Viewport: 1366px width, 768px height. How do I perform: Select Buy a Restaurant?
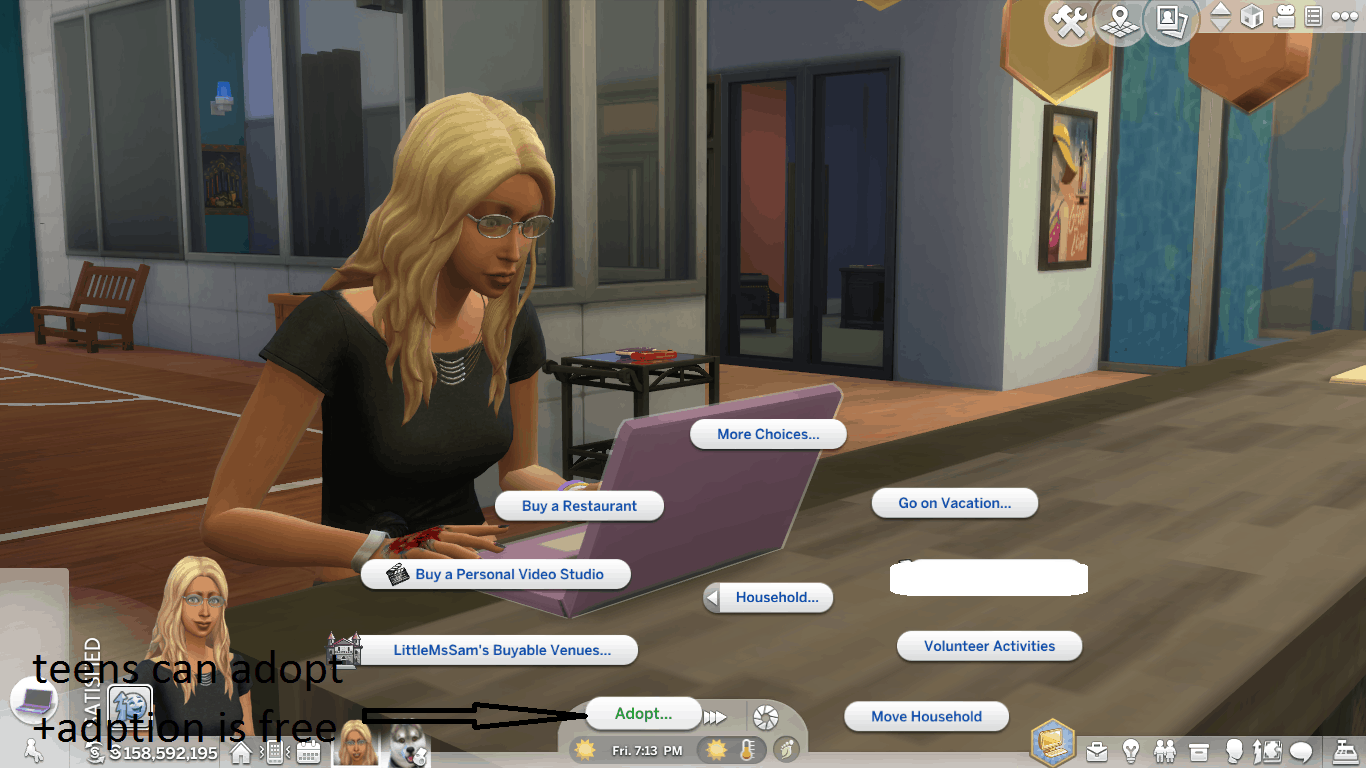pos(579,506)
